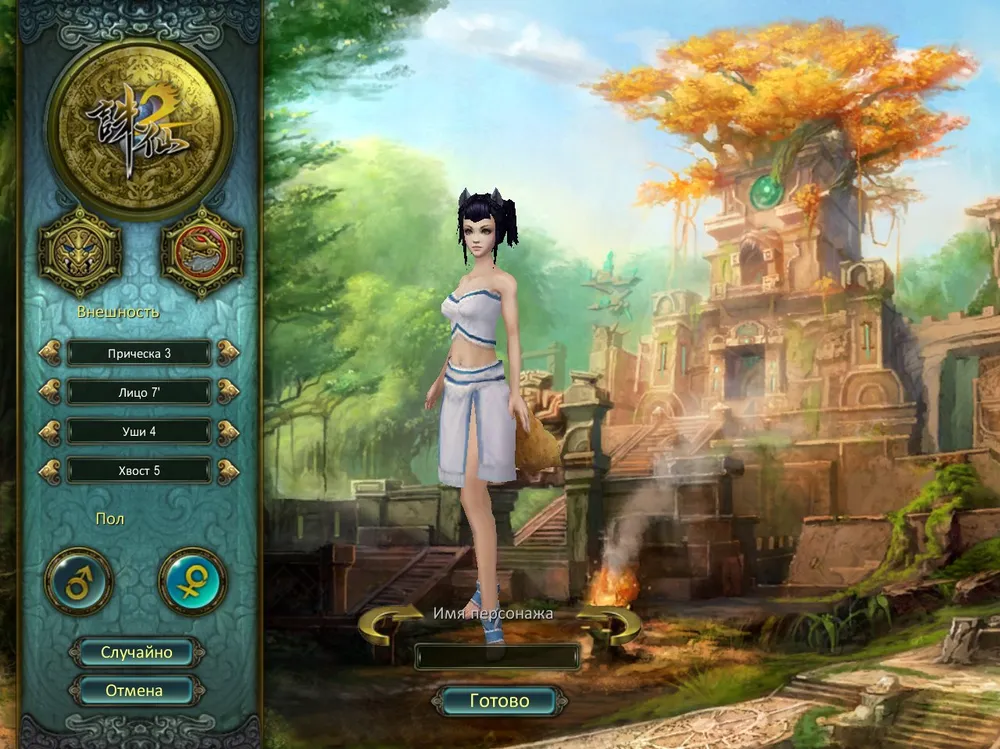
Task: Switch to previous Прическа hairstyle option
Action: 50,352
